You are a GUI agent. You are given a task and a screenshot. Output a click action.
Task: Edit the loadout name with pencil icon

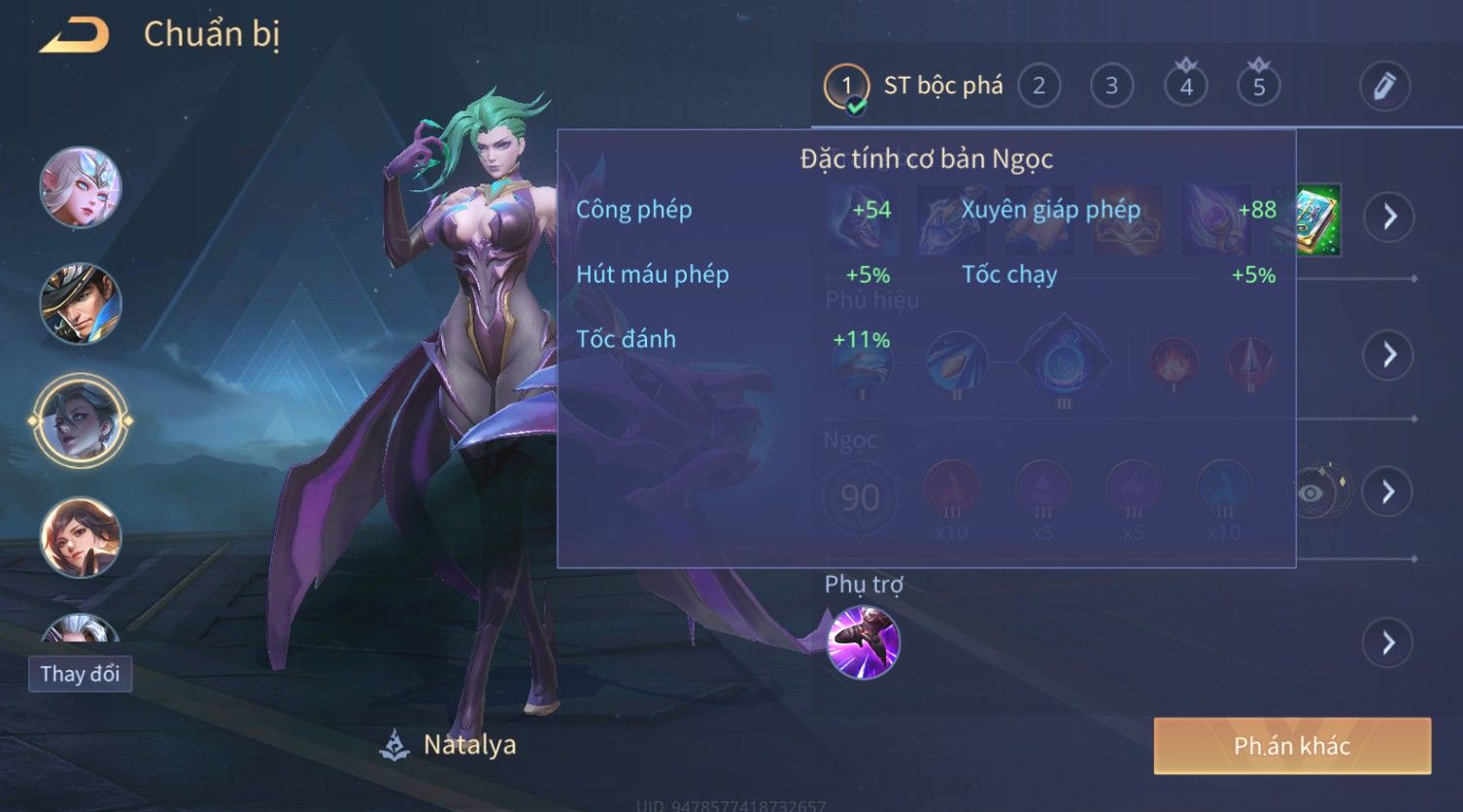tap(1384, 86)
